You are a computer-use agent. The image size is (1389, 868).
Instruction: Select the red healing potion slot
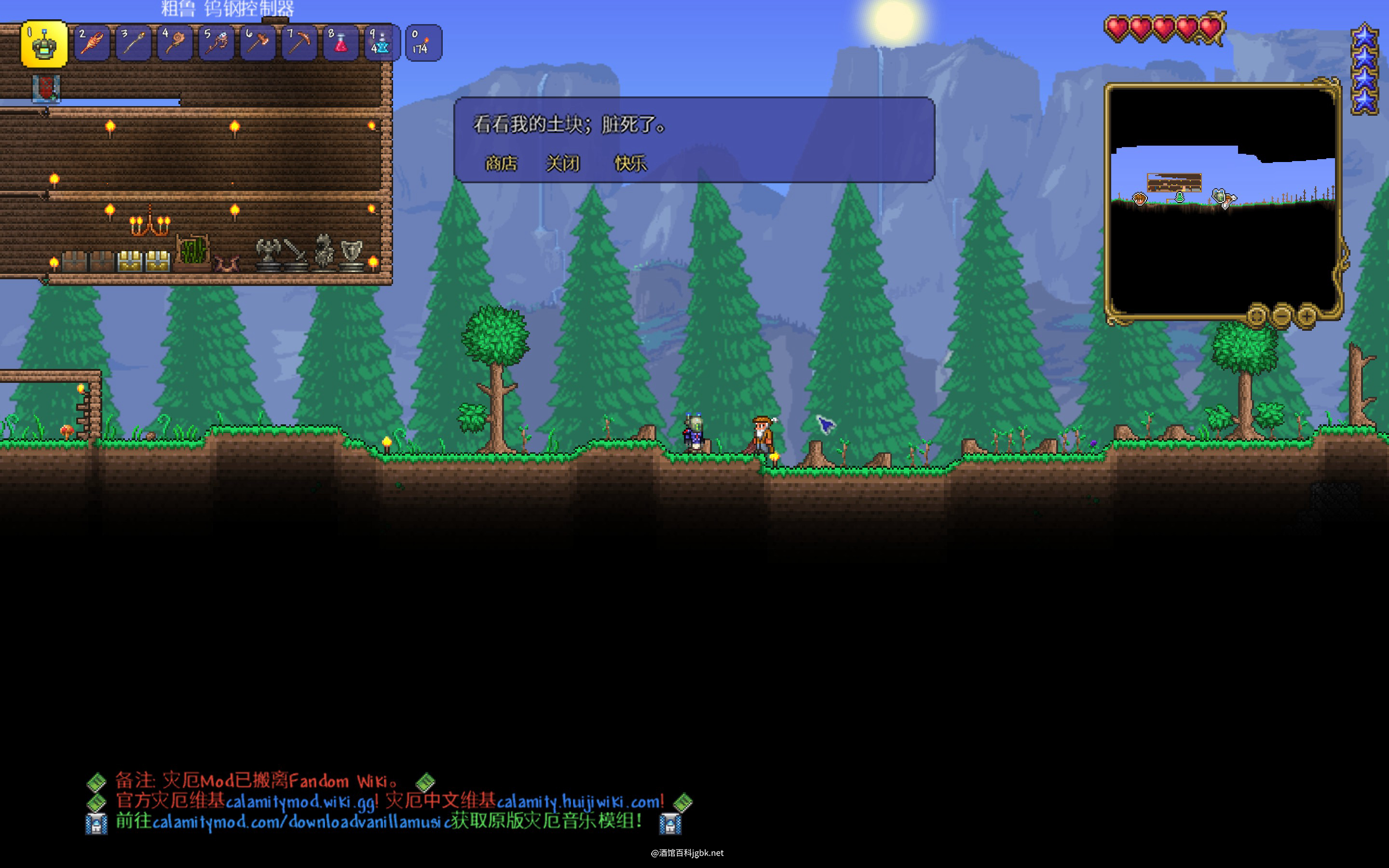pyautogui.click(x=340, y=43)
